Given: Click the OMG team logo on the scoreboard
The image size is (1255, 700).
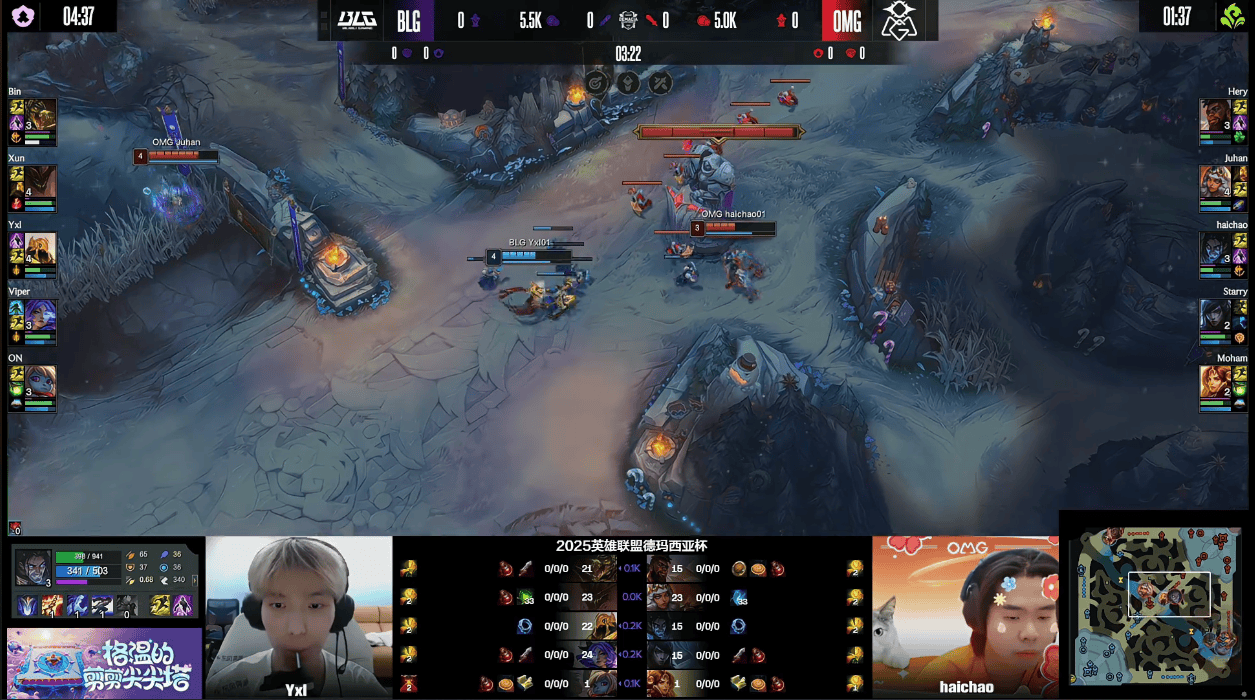Looking at the screenshot, I should click(898, 21).
